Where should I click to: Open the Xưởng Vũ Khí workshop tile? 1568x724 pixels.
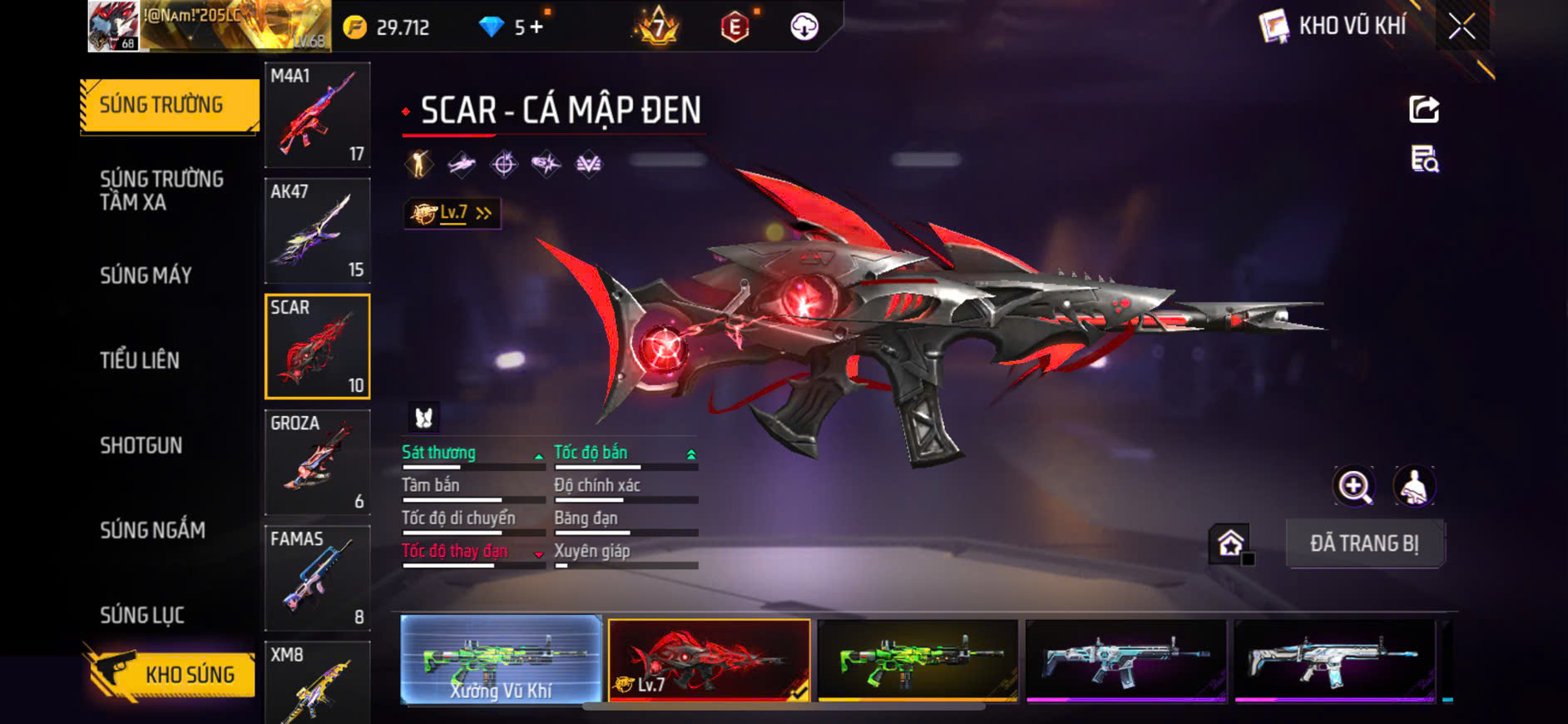(501, 660)
